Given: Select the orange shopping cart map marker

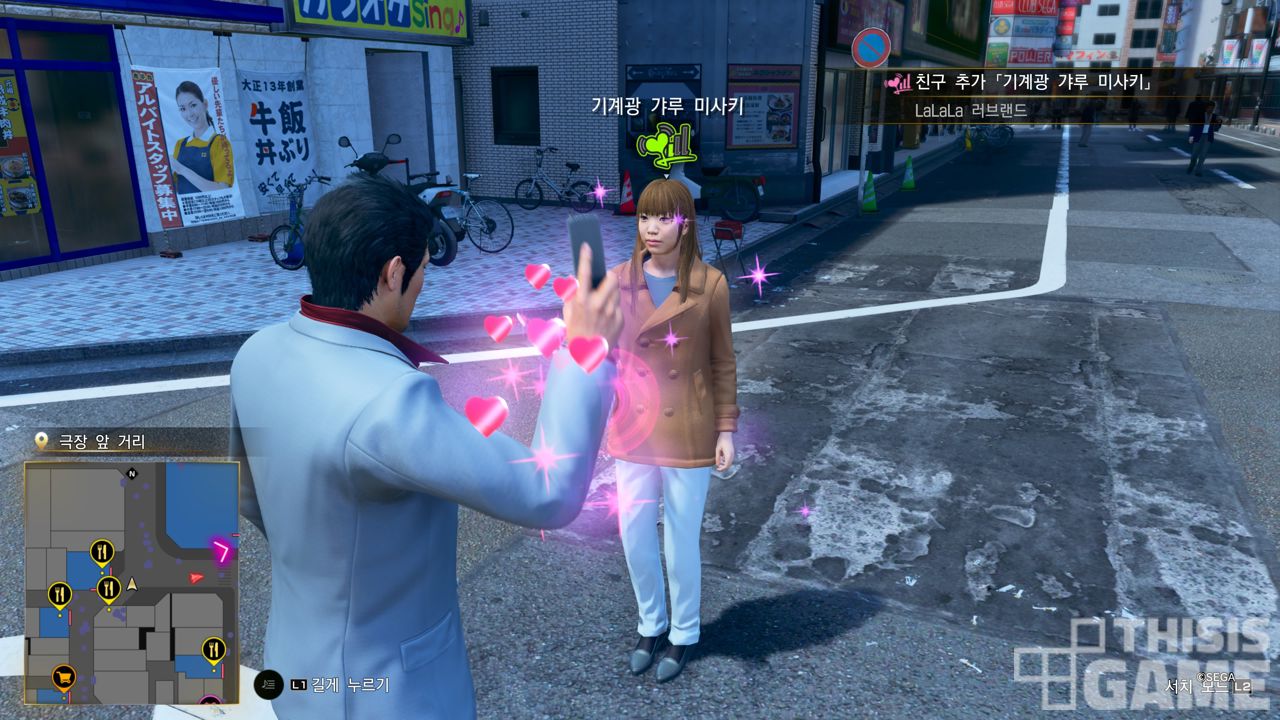Looking at the screenshot, I should click(x=63, y=677).
